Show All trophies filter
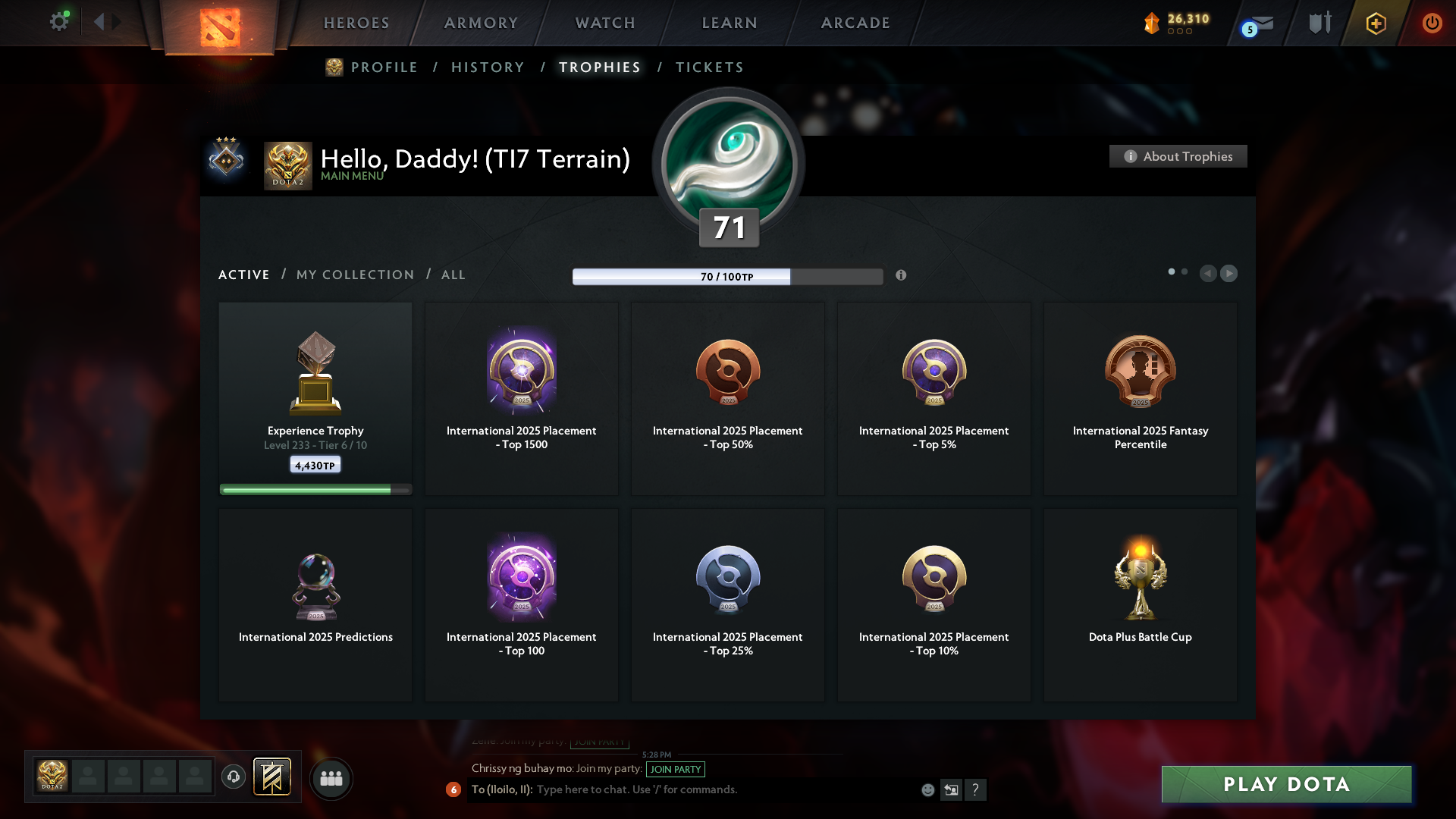This screenshot has width=1456, height=819. click(x=453, y=275)
